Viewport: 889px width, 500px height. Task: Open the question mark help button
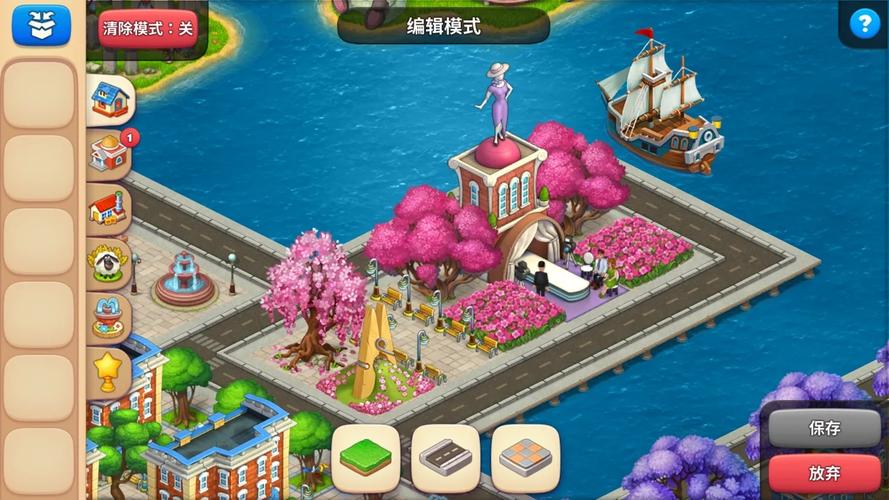[864, 24]
